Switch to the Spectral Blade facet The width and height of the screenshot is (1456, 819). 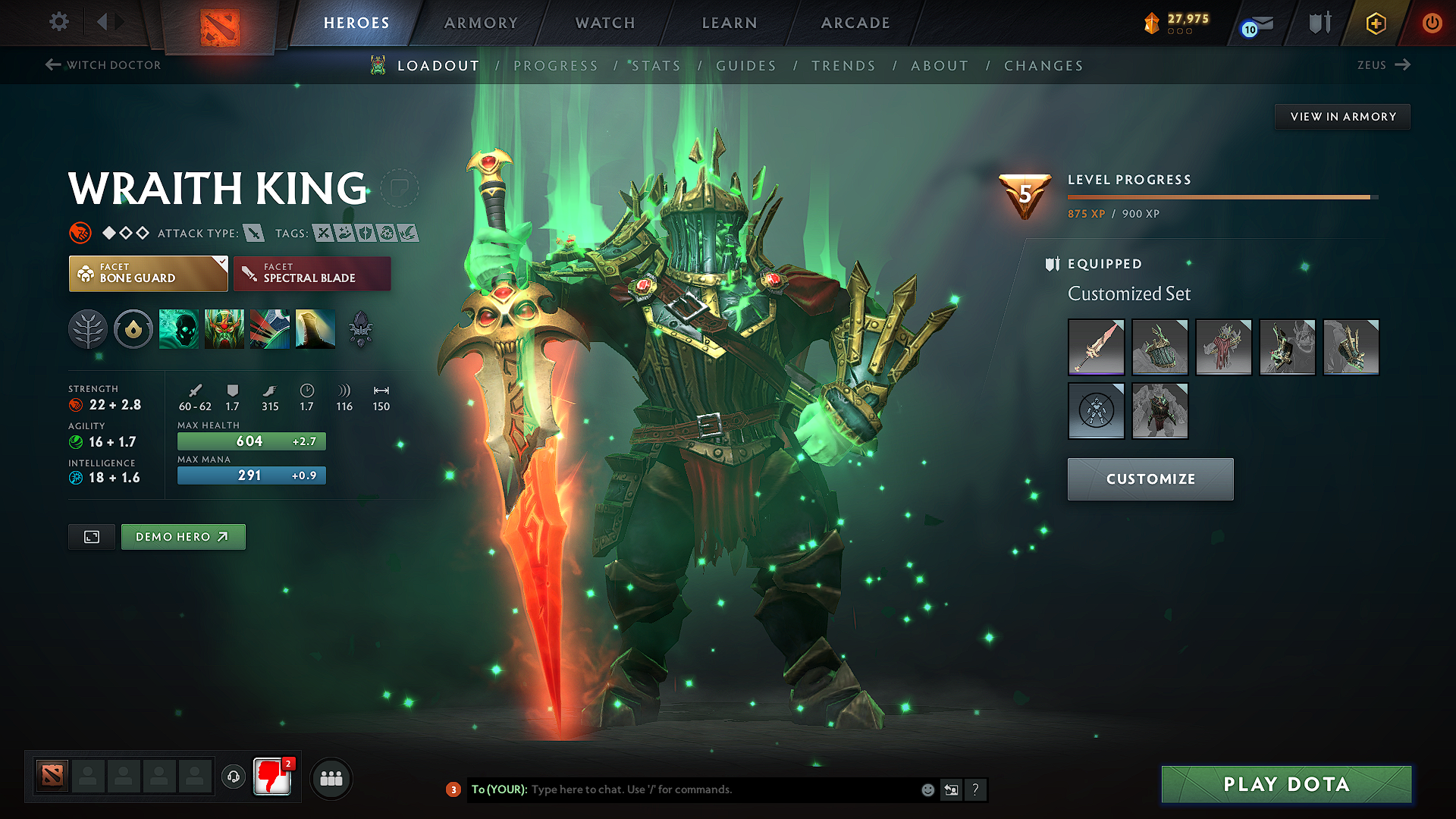[x=312, y=273]
